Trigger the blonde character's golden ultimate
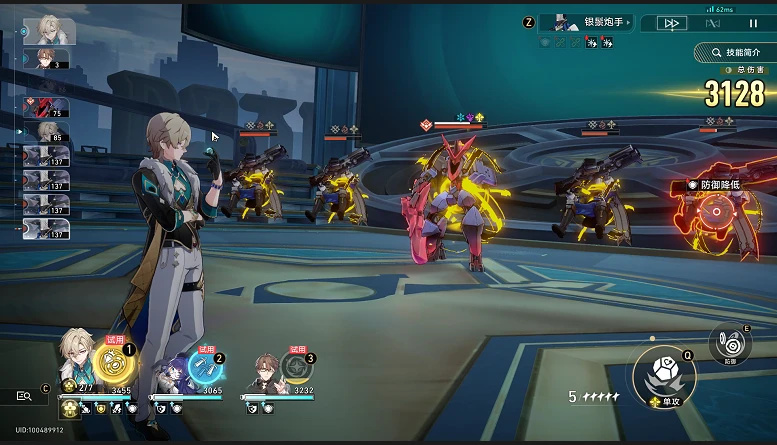Screen dimensions: 777x445 coord(110,362)
